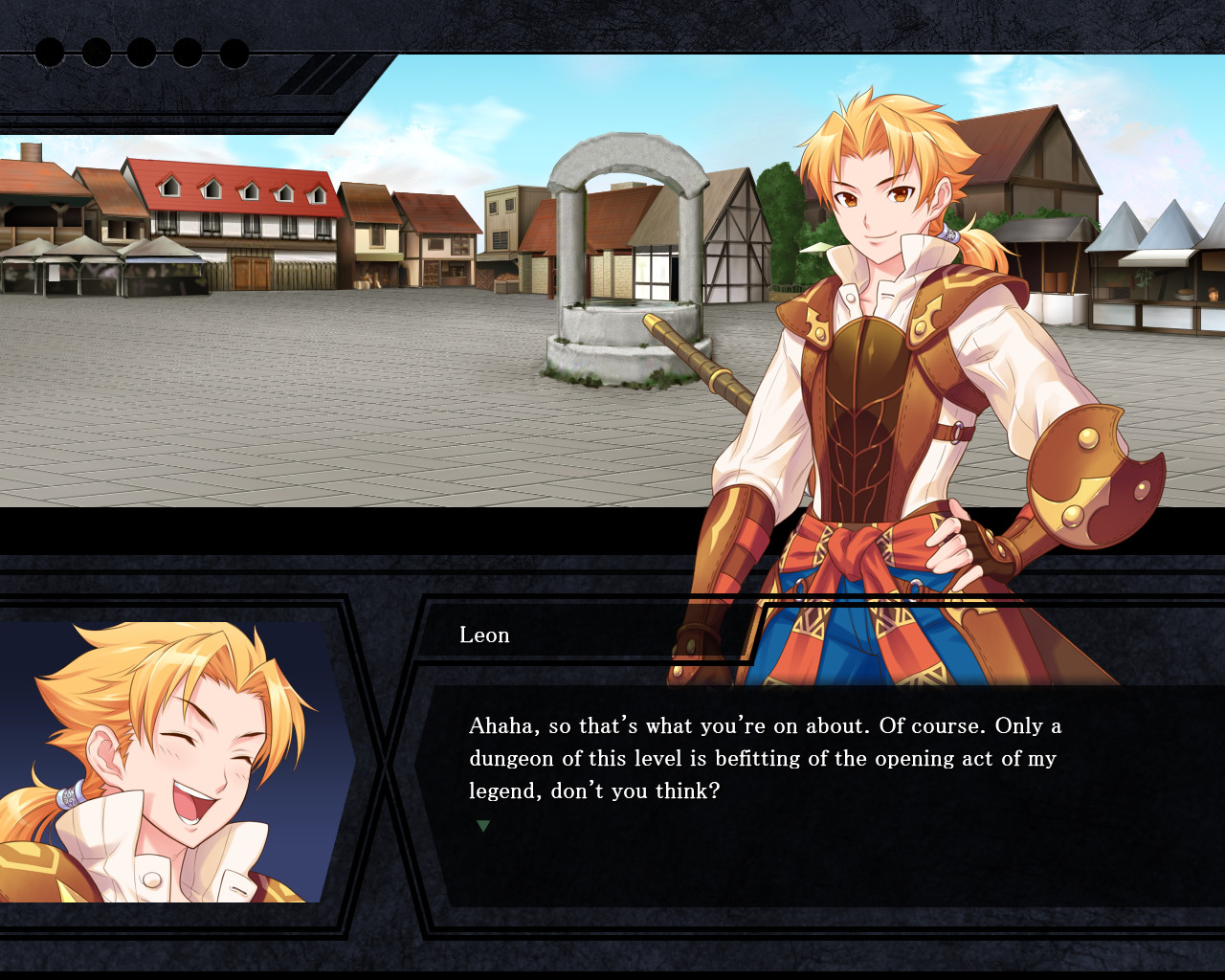Image resolution: width=1225 pixels, height=980 pixels.
Task: Click Leon's blue ponytail band
Action: (949, 236)
